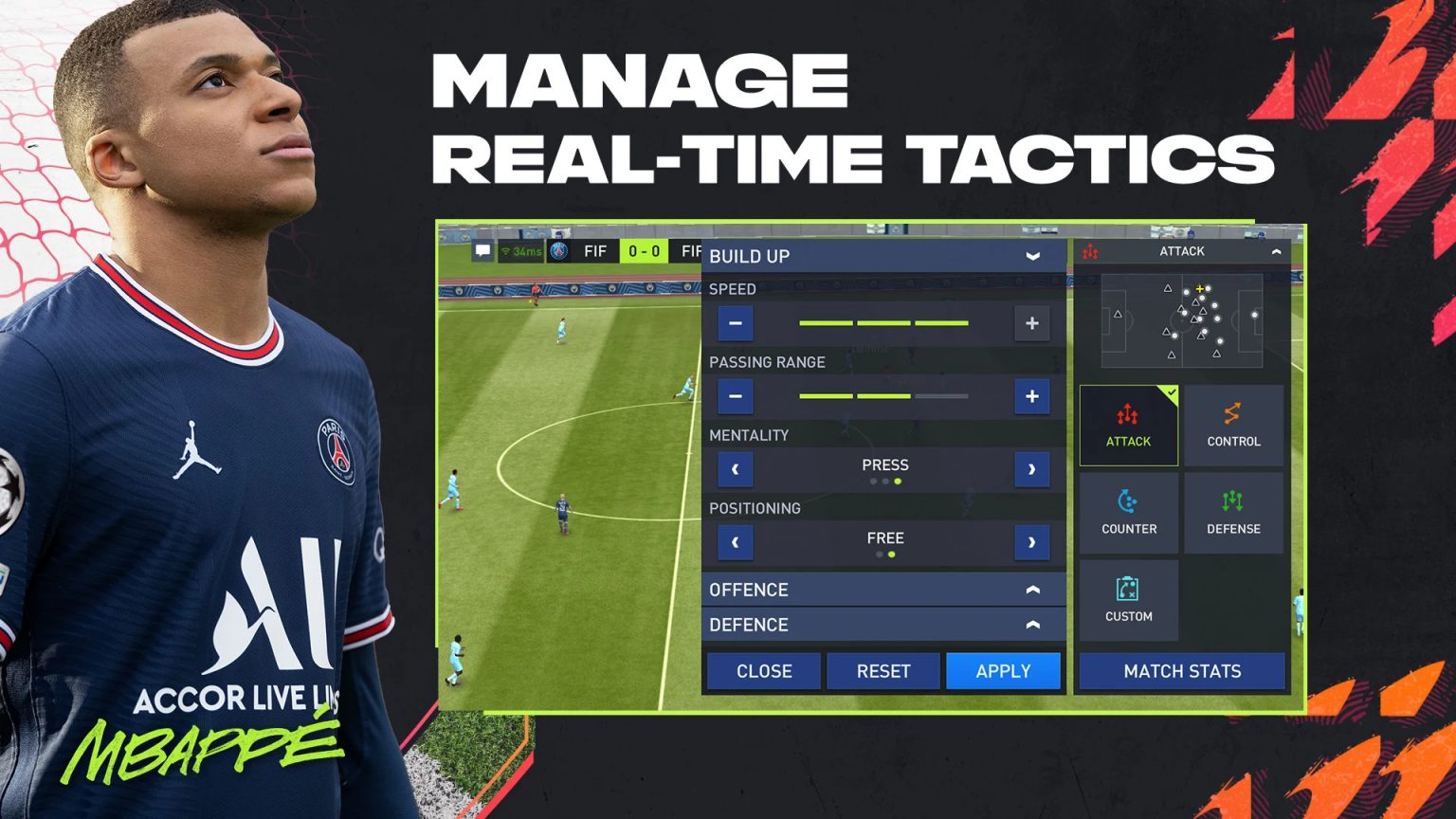Increase Speed with the plus stepper

1031,323
